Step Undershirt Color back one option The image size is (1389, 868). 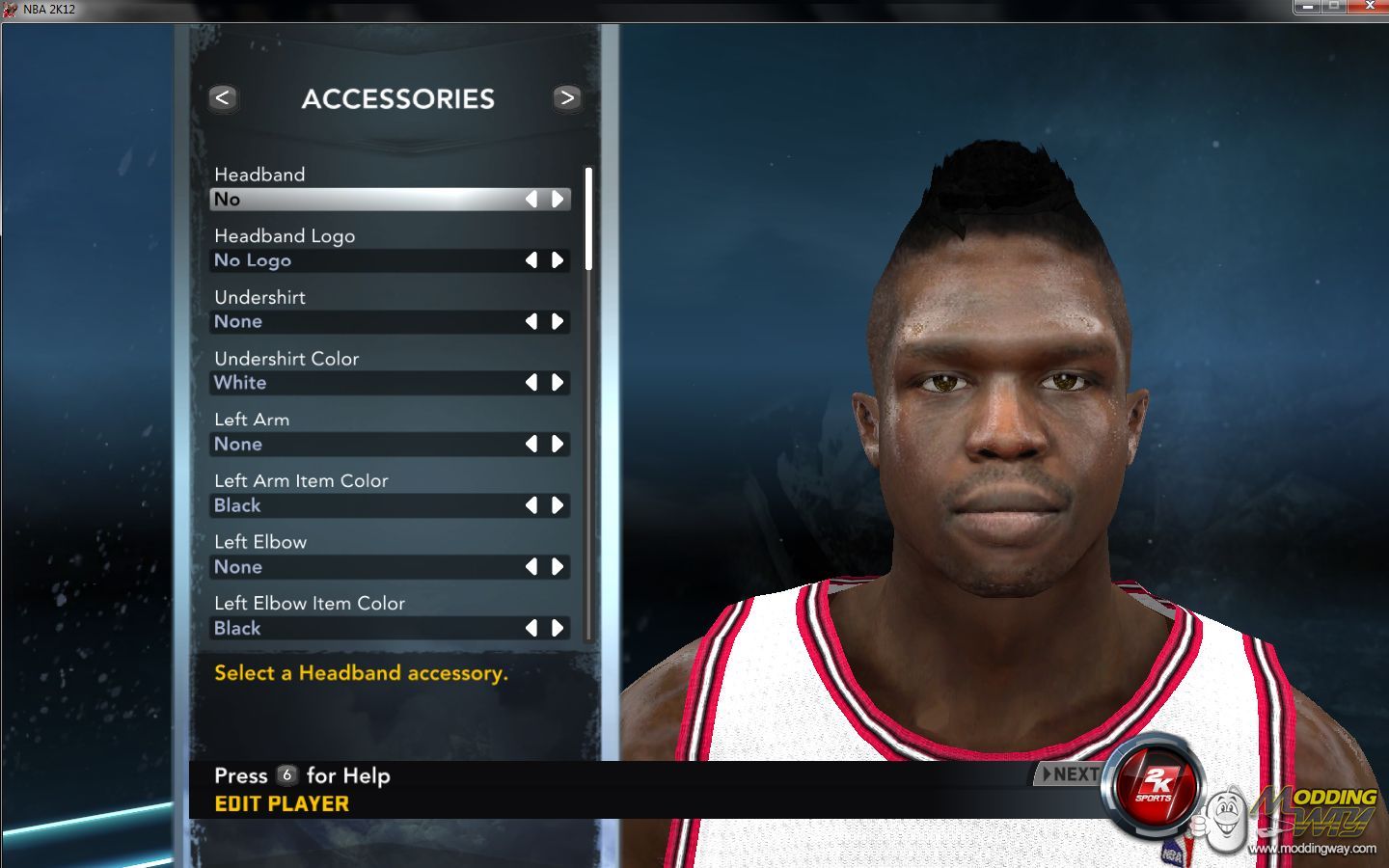tap(531, 383)
